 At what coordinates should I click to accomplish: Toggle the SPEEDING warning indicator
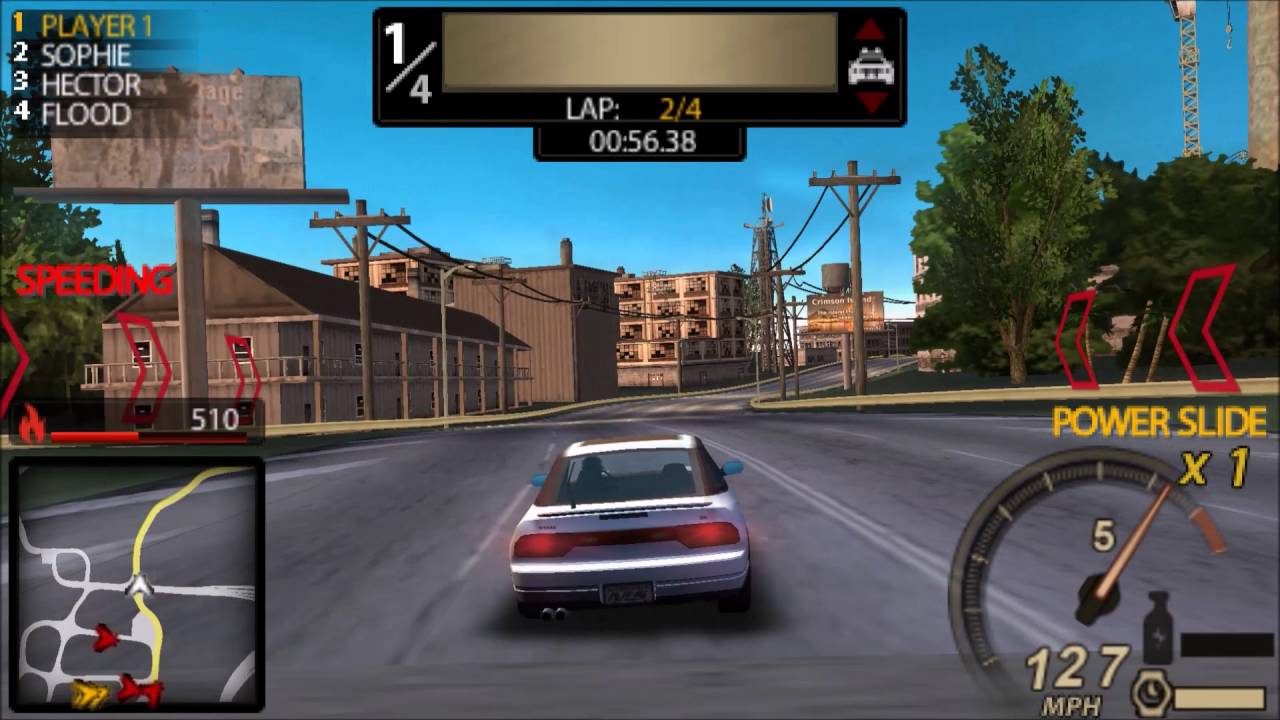(92, 280)
